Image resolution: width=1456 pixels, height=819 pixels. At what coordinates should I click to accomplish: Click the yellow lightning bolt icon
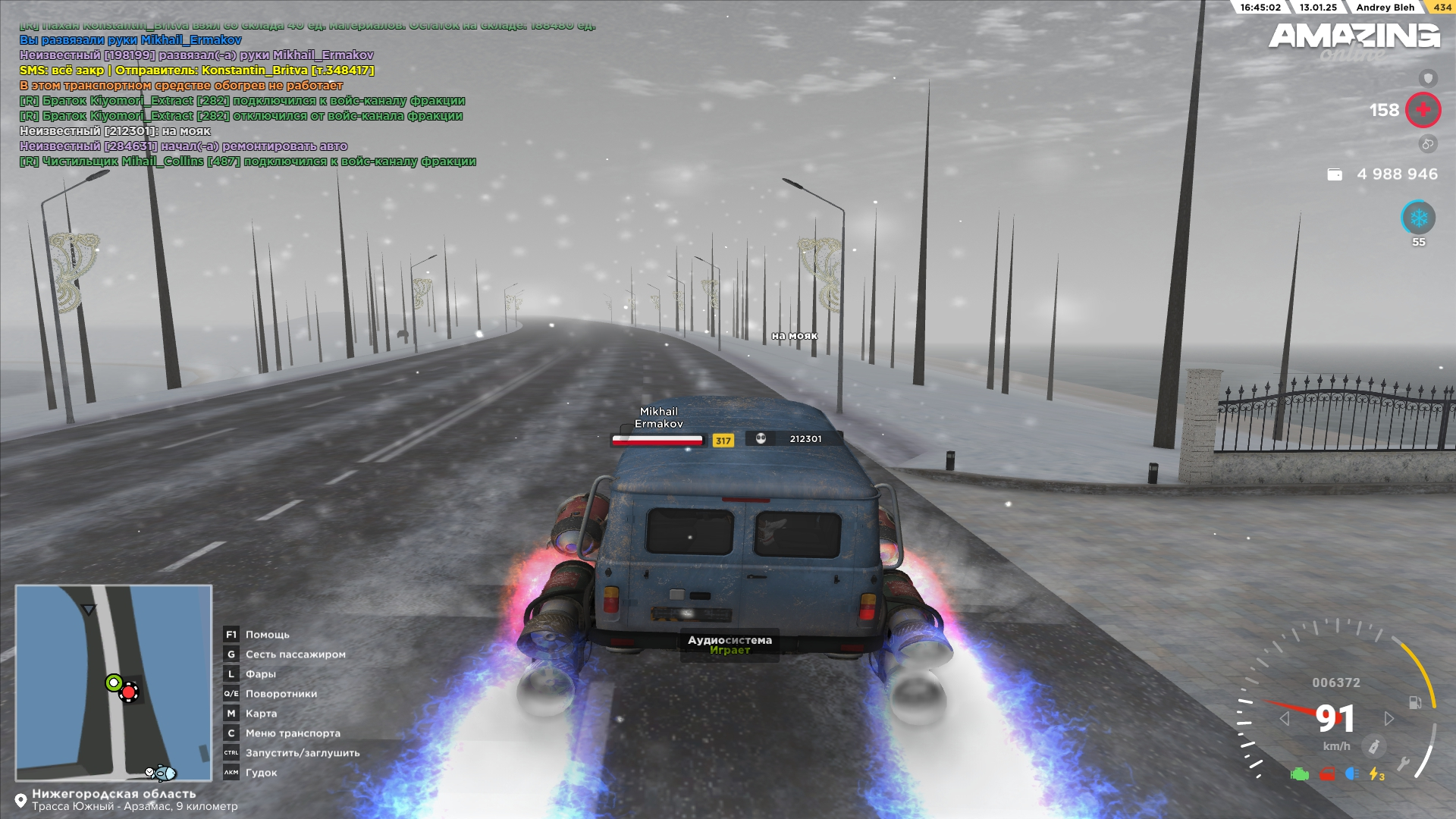pos(1376,774)
